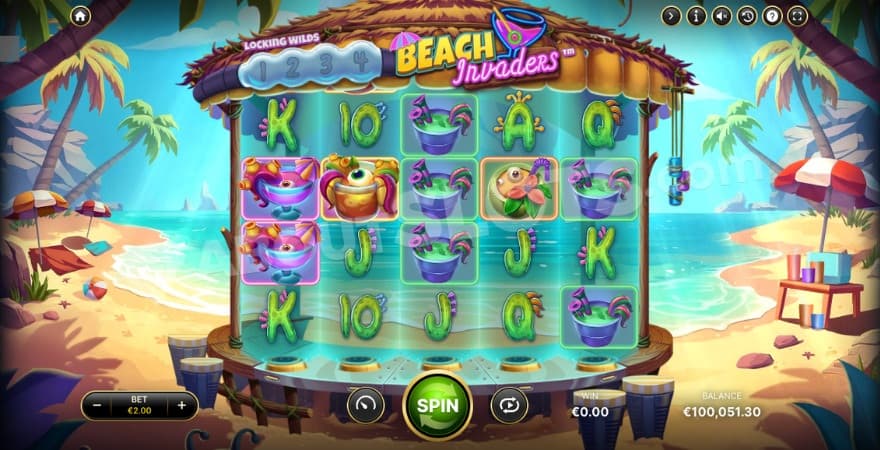The height and width of the screenshot is (450, 880).
Task: Open help with the question mark icon
Action: [772, 16]
